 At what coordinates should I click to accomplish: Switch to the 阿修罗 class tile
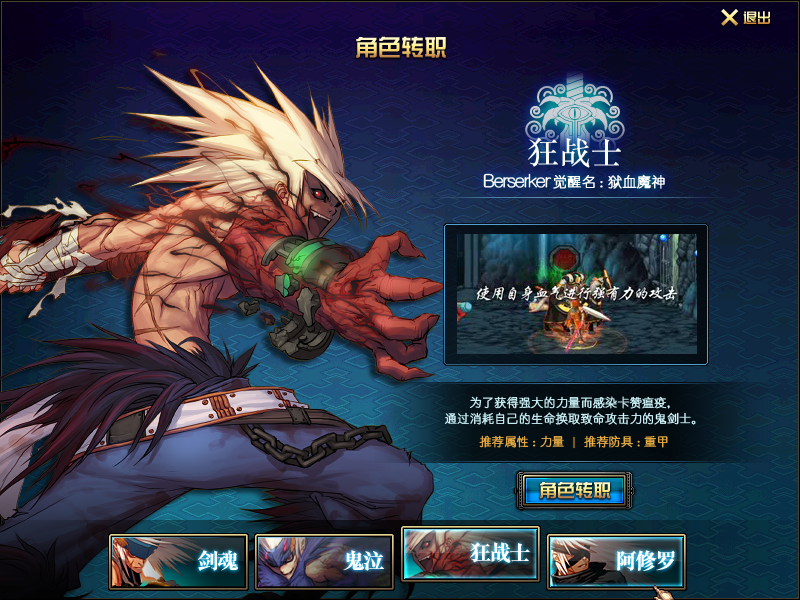616,561
